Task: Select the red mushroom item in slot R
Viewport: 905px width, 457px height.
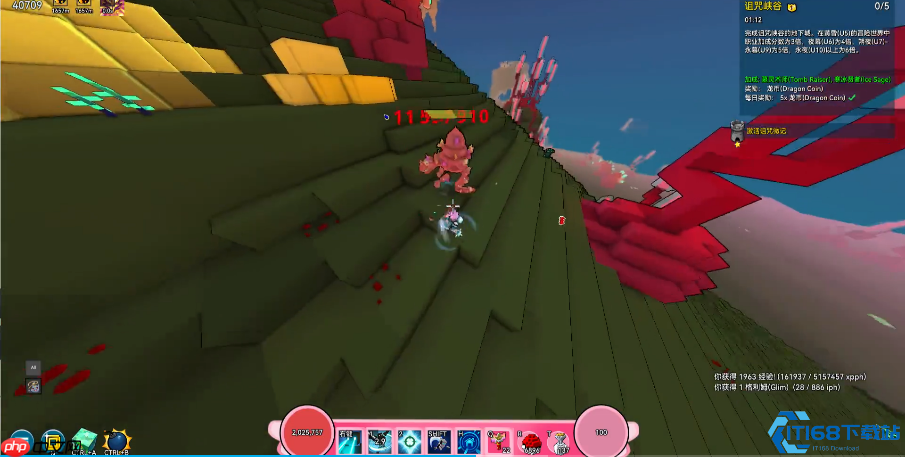Action: click(529, 439)
